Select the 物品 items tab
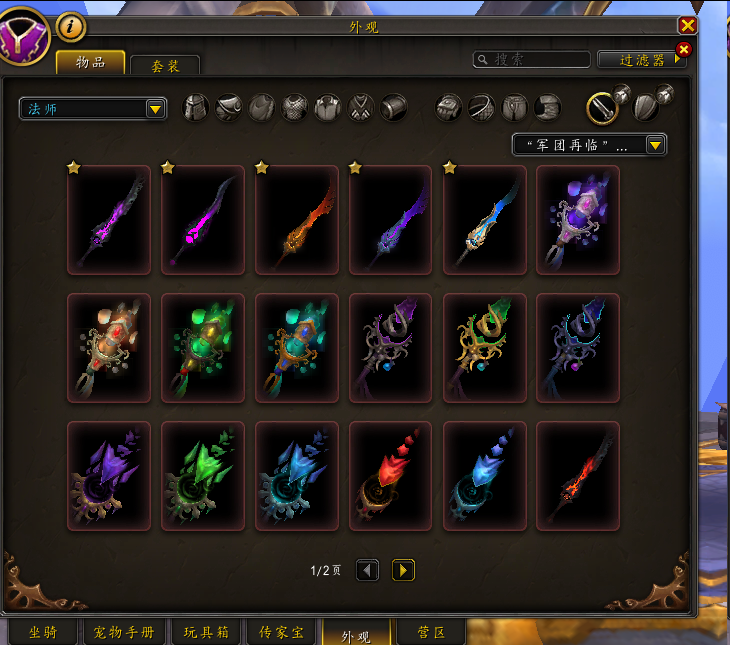The height and width of the screenshot is (645, 730). [90, 62]
